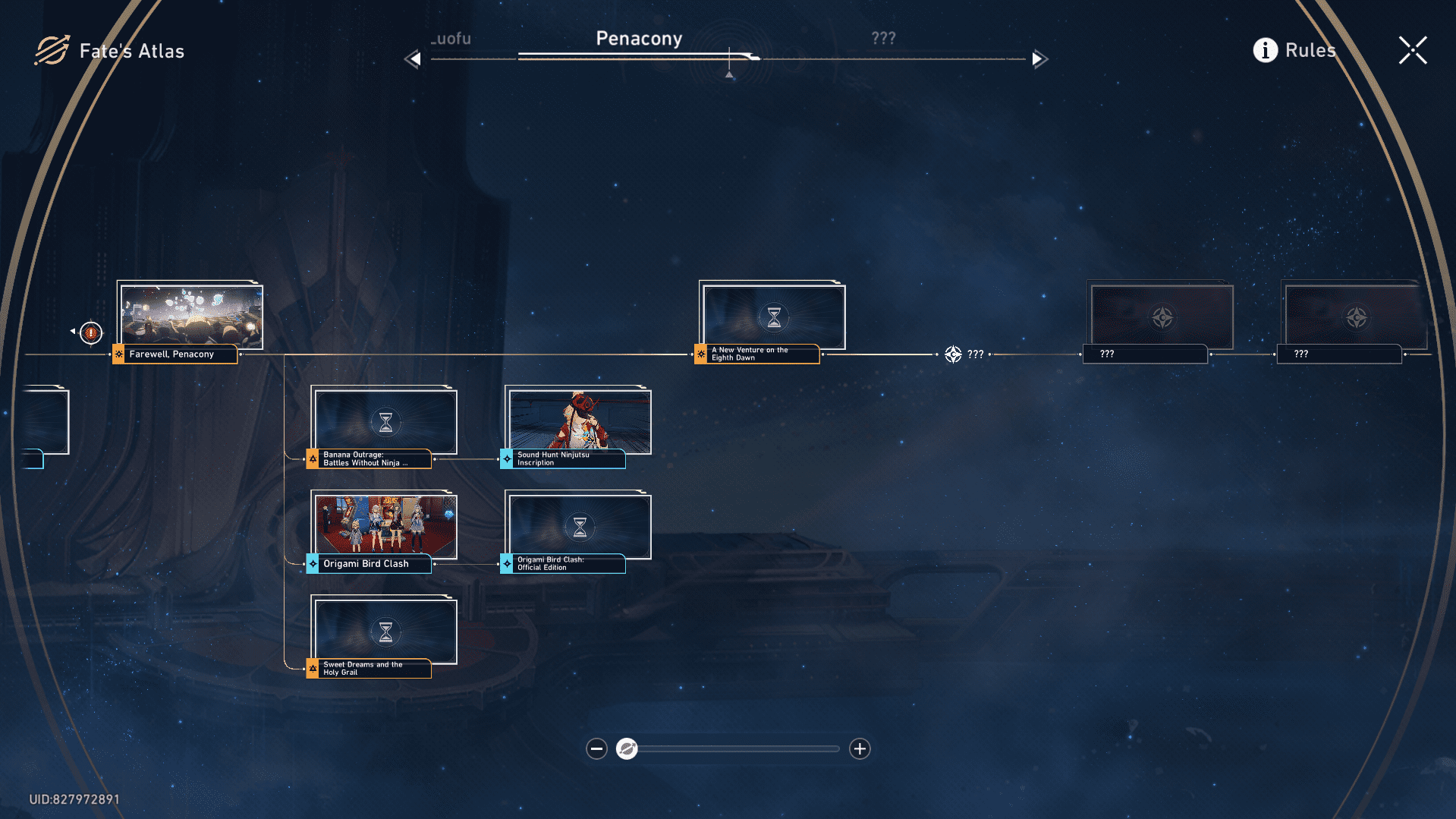Go to the previous world with left arrow
The width and height of the screenshot is (1456, 819).
click(x=413, y=58)
